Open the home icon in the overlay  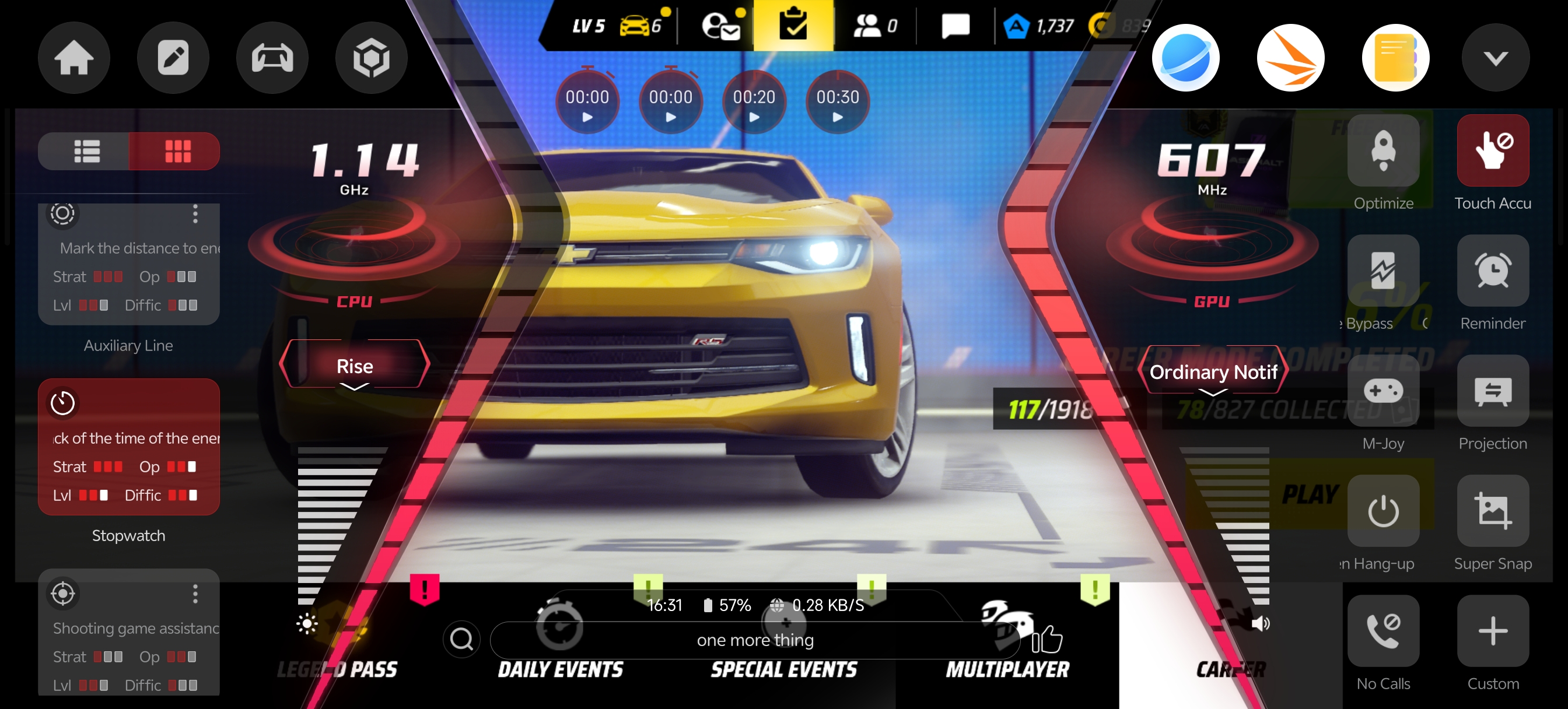[x=73, y=58]
